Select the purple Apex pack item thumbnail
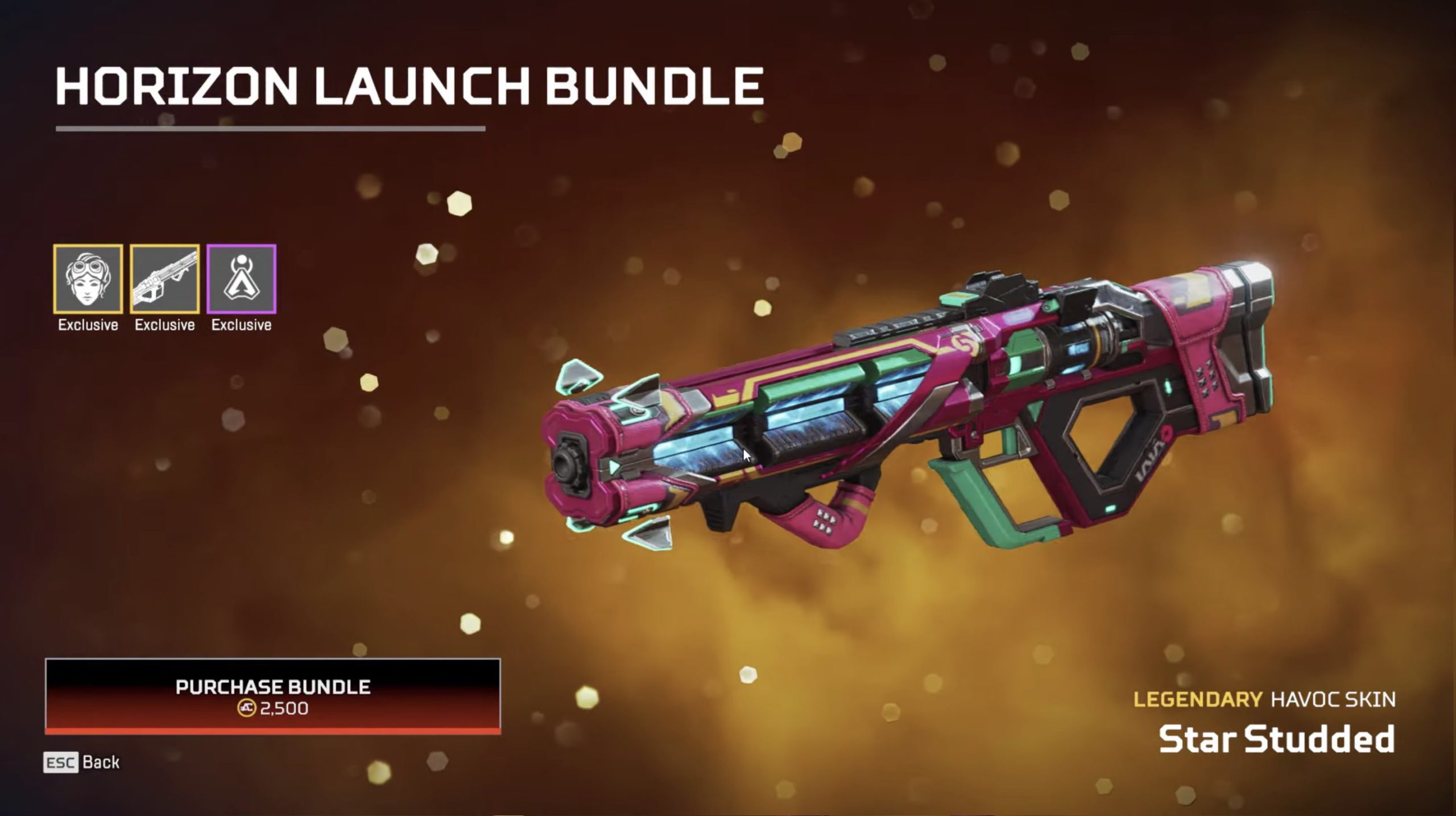Screen dimensions: 1456x816 coord(241,279)
